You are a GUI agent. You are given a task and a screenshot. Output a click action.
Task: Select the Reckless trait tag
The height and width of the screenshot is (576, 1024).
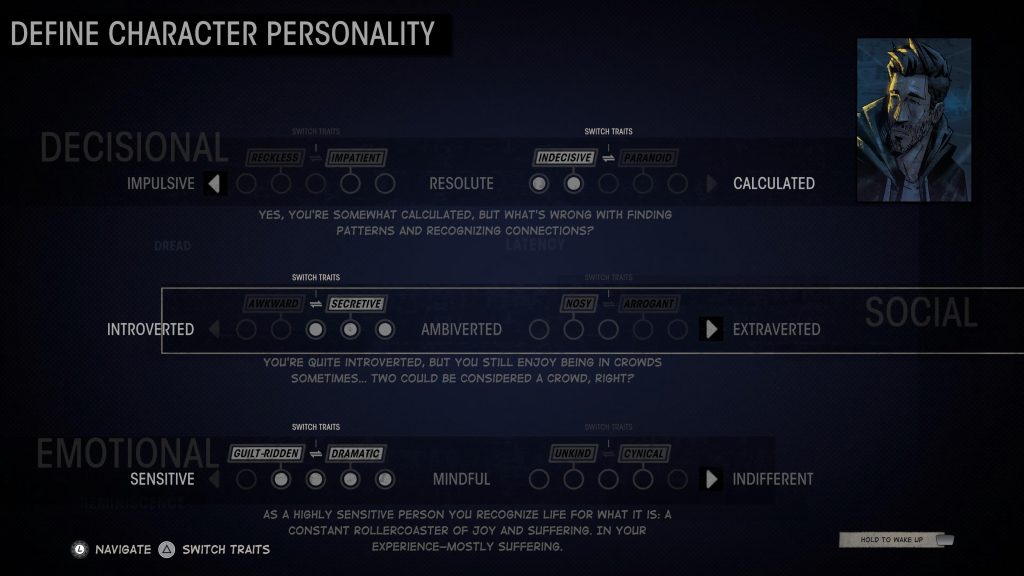click(272, 158)
